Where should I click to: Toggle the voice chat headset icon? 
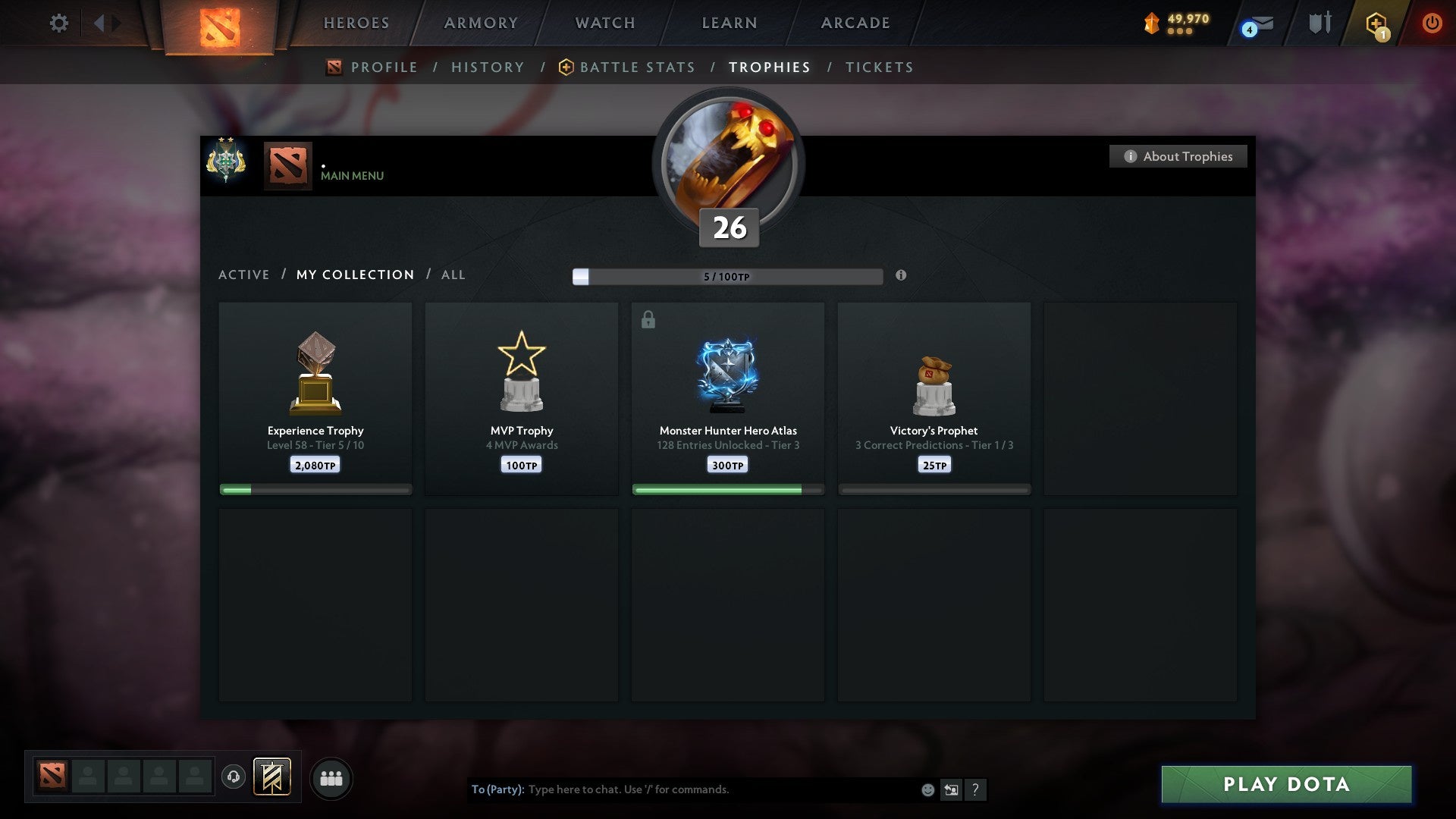click(234, 777)
